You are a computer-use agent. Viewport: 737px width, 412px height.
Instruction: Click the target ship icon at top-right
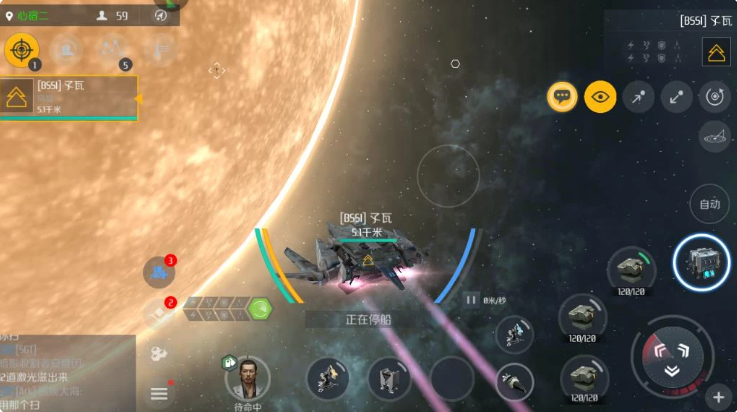[x=716, y=53]
